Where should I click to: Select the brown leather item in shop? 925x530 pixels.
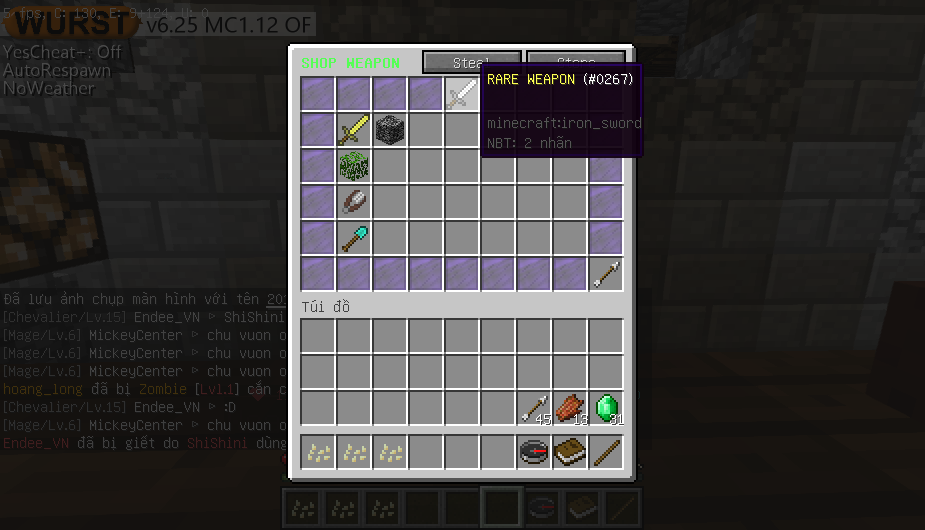[353, 202]
